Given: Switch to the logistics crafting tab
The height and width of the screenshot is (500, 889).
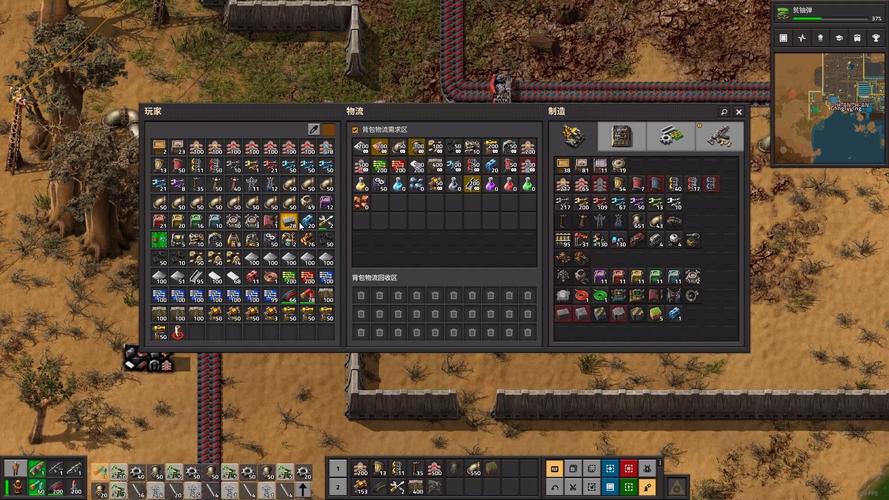Looking at the screenshot, I should click(x=573, y=136).
